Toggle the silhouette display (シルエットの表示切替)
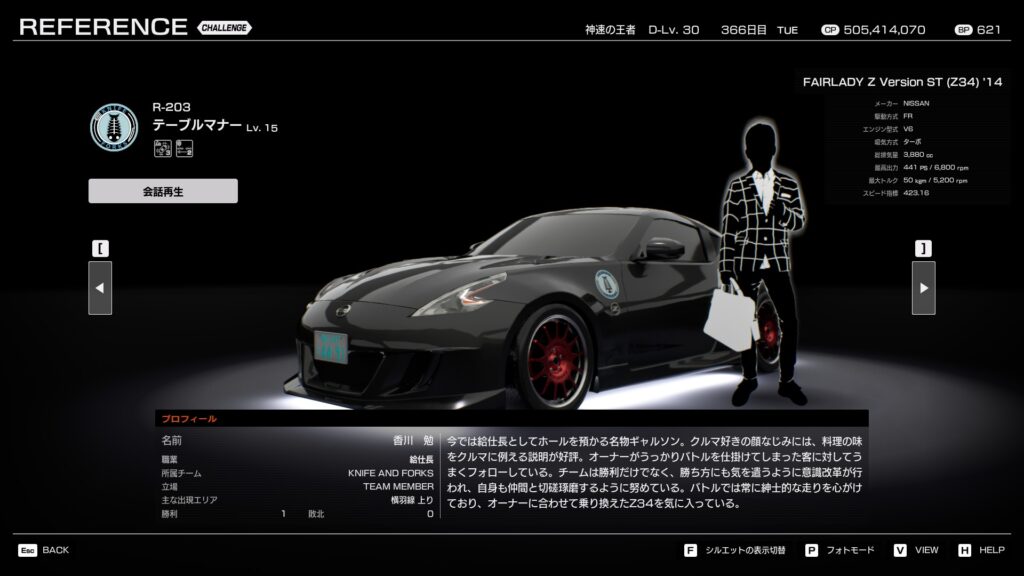Screen dimensions: 1024x576 click(736, 550)
